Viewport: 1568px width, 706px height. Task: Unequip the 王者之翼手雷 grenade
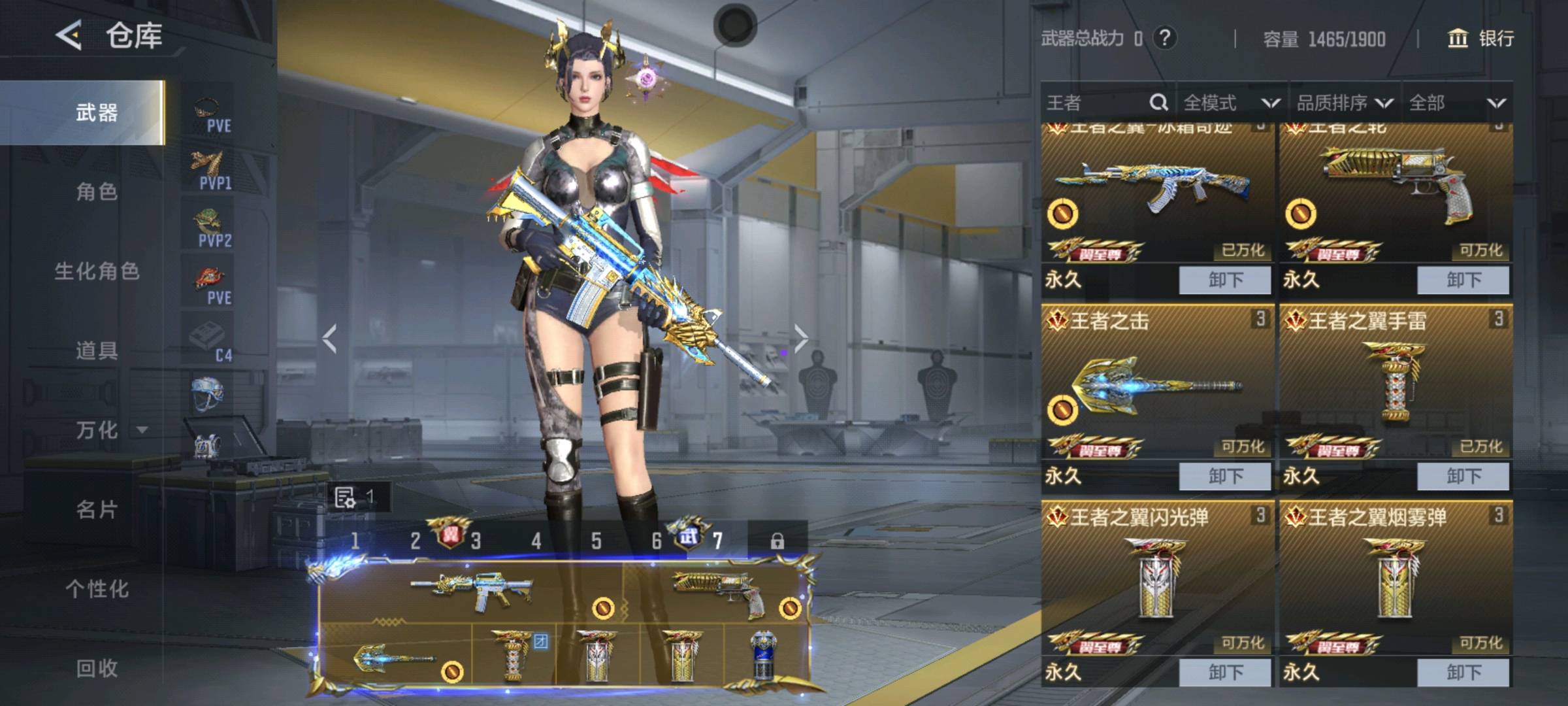point(1463,477)
